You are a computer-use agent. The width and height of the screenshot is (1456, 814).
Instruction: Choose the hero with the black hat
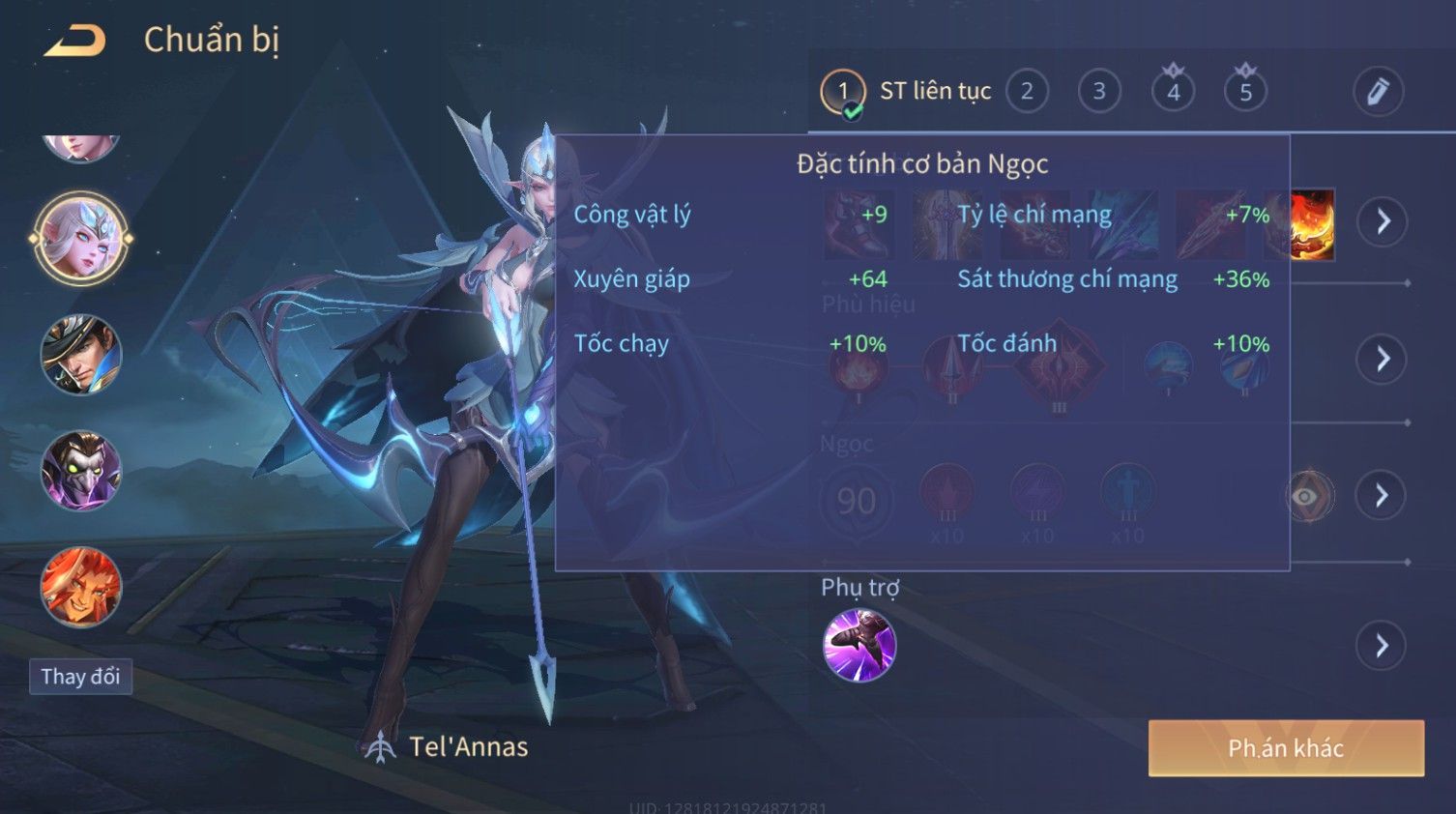pos(81,355)
